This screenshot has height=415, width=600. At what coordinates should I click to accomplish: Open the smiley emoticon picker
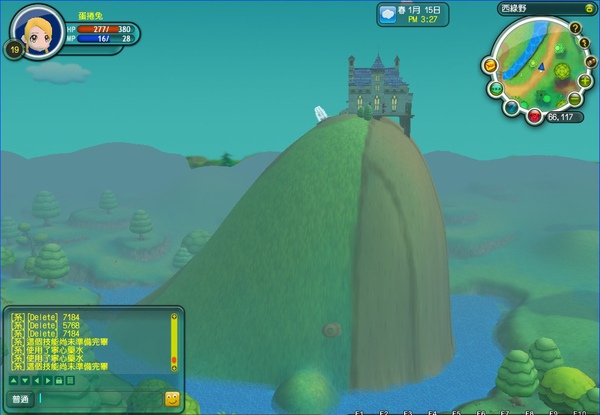172,398
